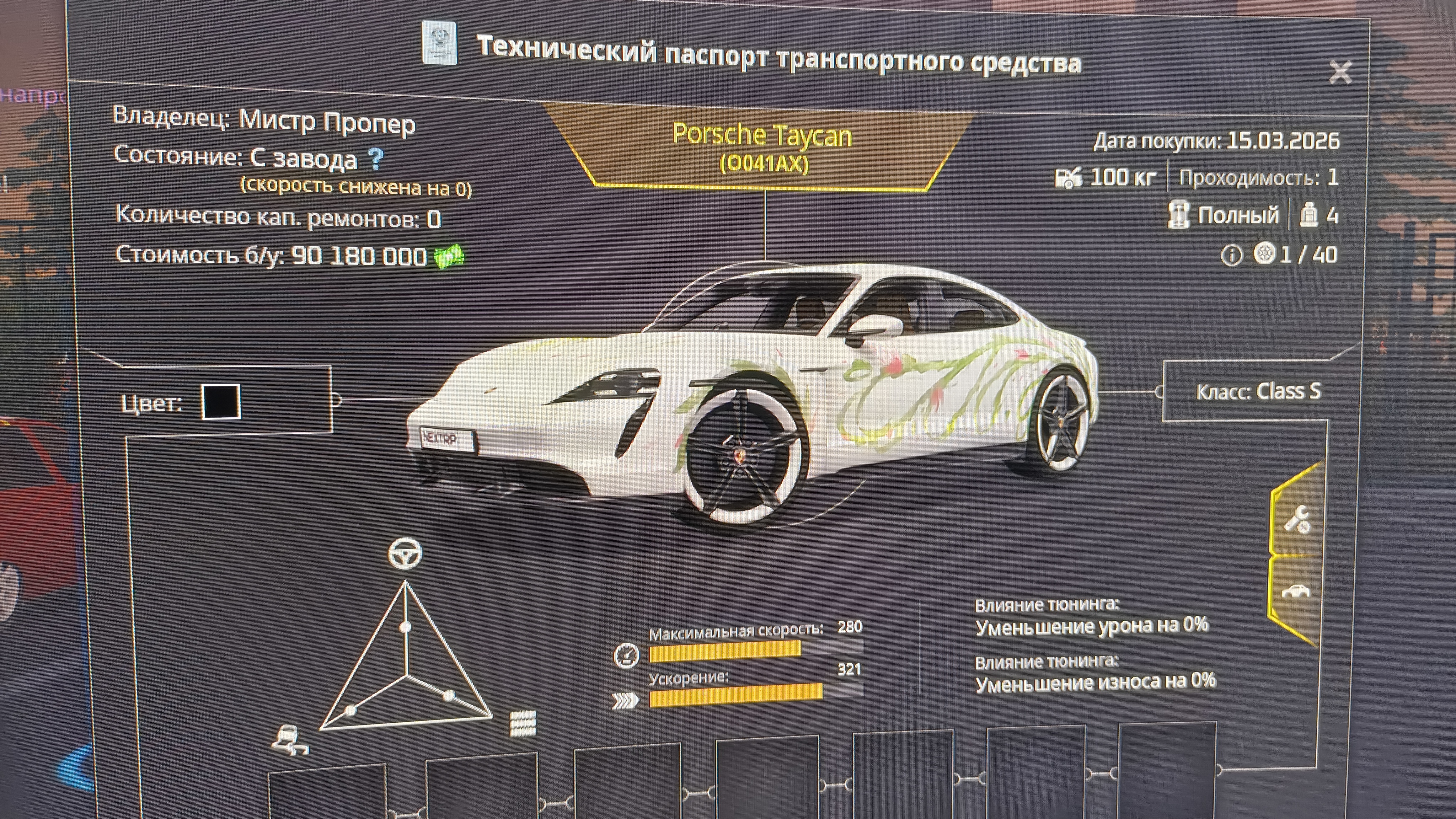The height and width of the screenshot is (819, 1456).
Task: Close the vehicle passport window
Action: (x=1340, y=73)
